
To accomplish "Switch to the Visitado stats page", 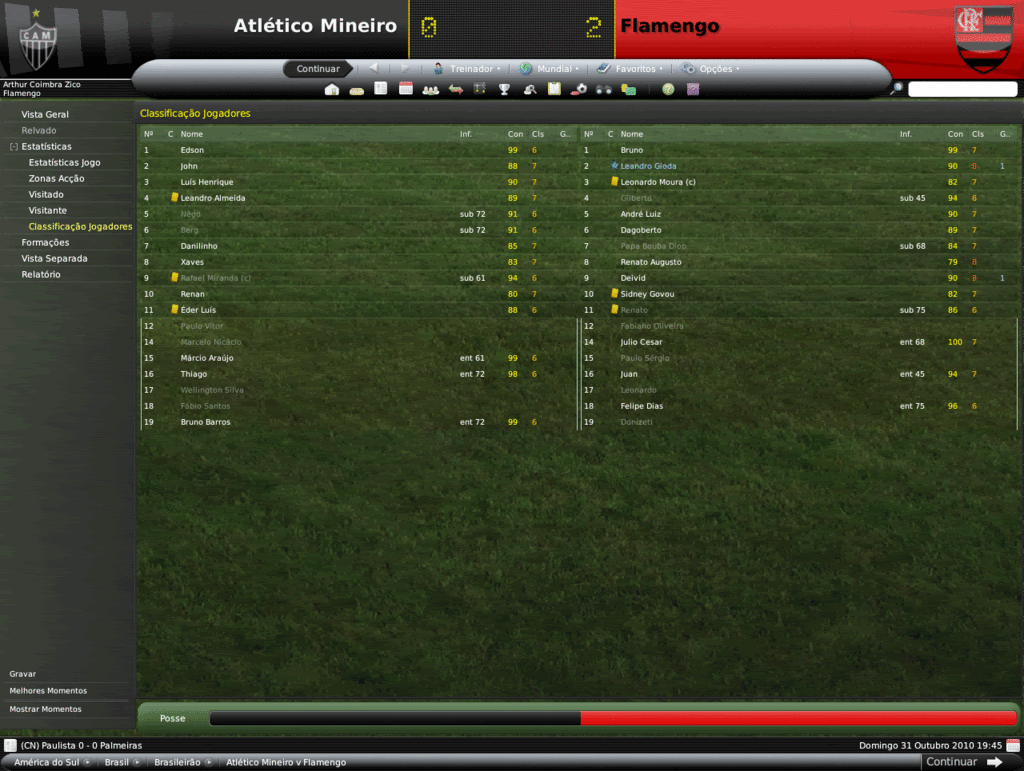I will coord(46,195).
